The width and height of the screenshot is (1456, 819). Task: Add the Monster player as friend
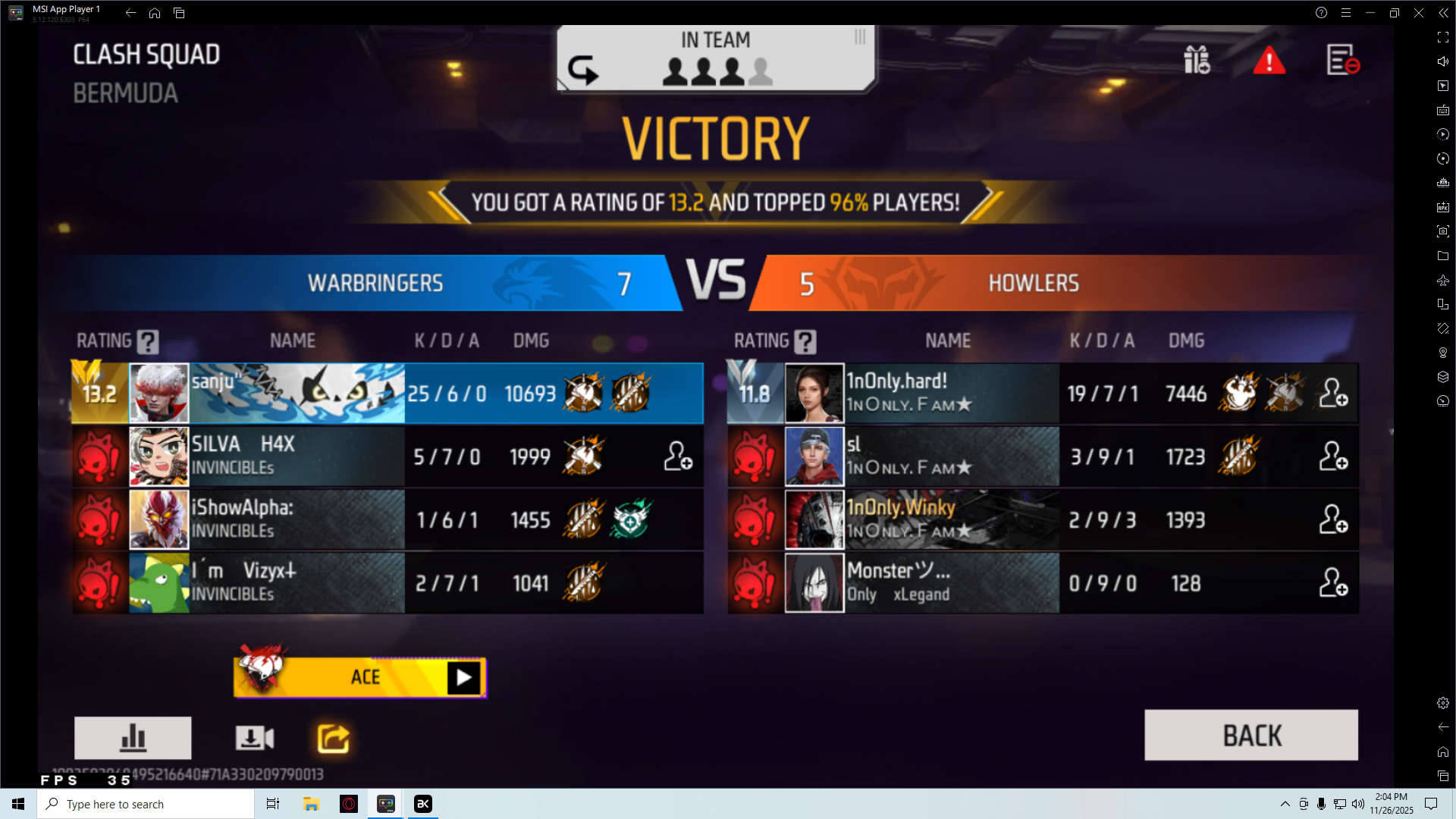click(1332, 583)
